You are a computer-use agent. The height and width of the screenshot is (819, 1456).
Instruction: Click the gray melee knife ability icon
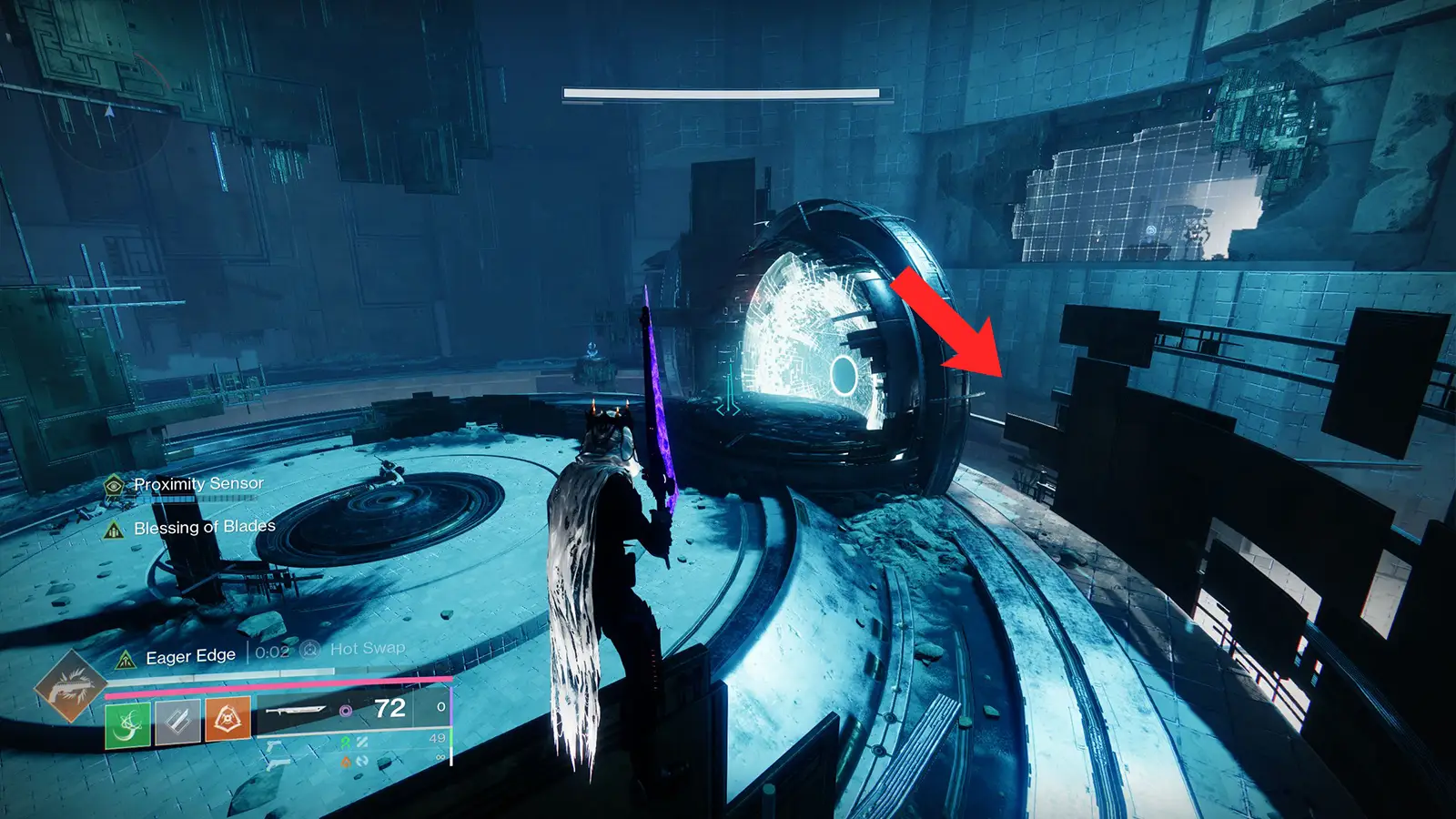click(x=177, y=722)
